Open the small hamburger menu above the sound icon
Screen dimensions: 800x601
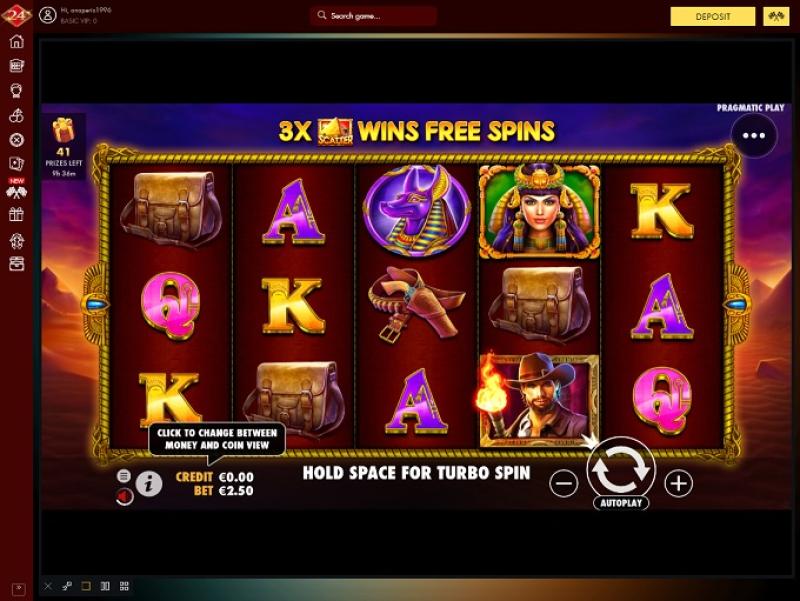(x=124, y=476)
